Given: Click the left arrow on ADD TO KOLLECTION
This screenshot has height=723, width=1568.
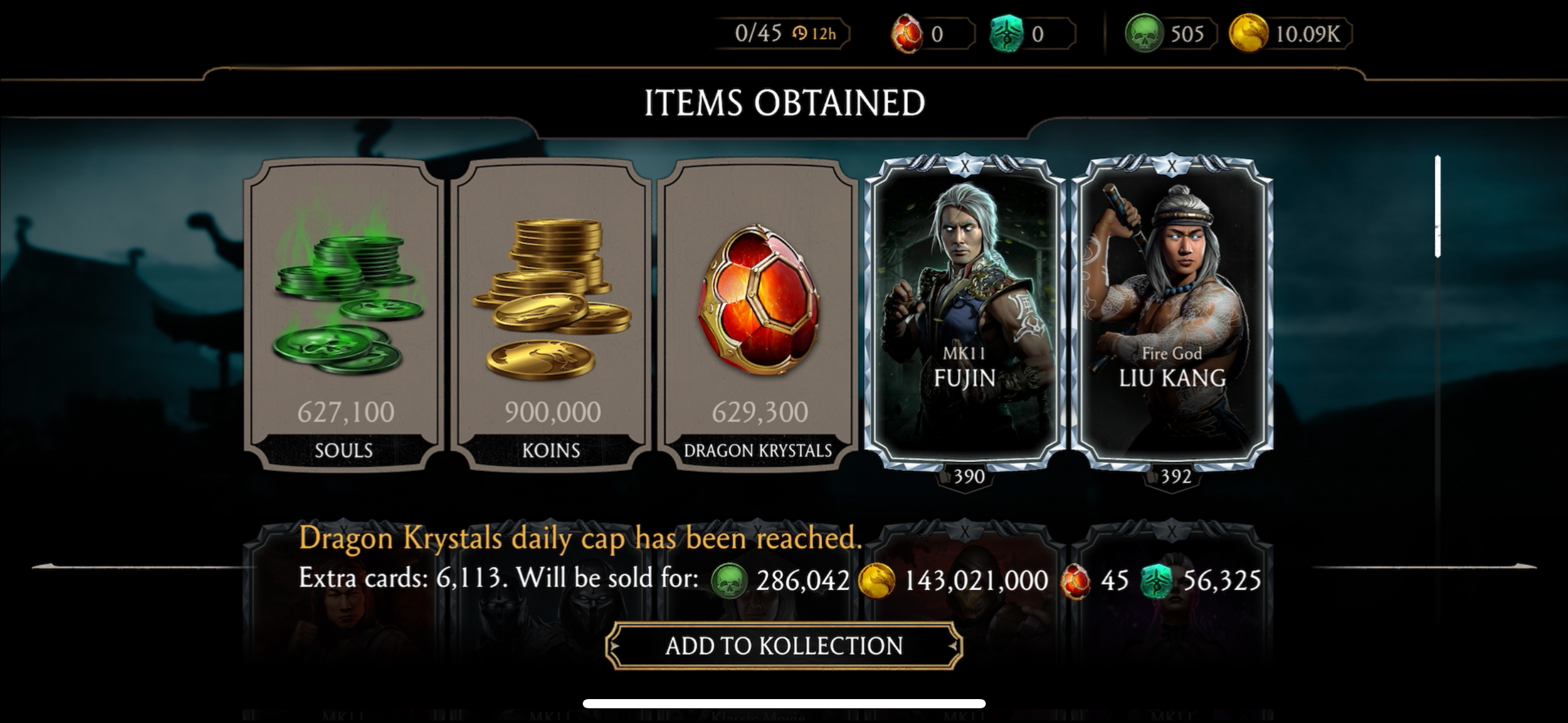Looking at the screenshot, I should point(615,646).
